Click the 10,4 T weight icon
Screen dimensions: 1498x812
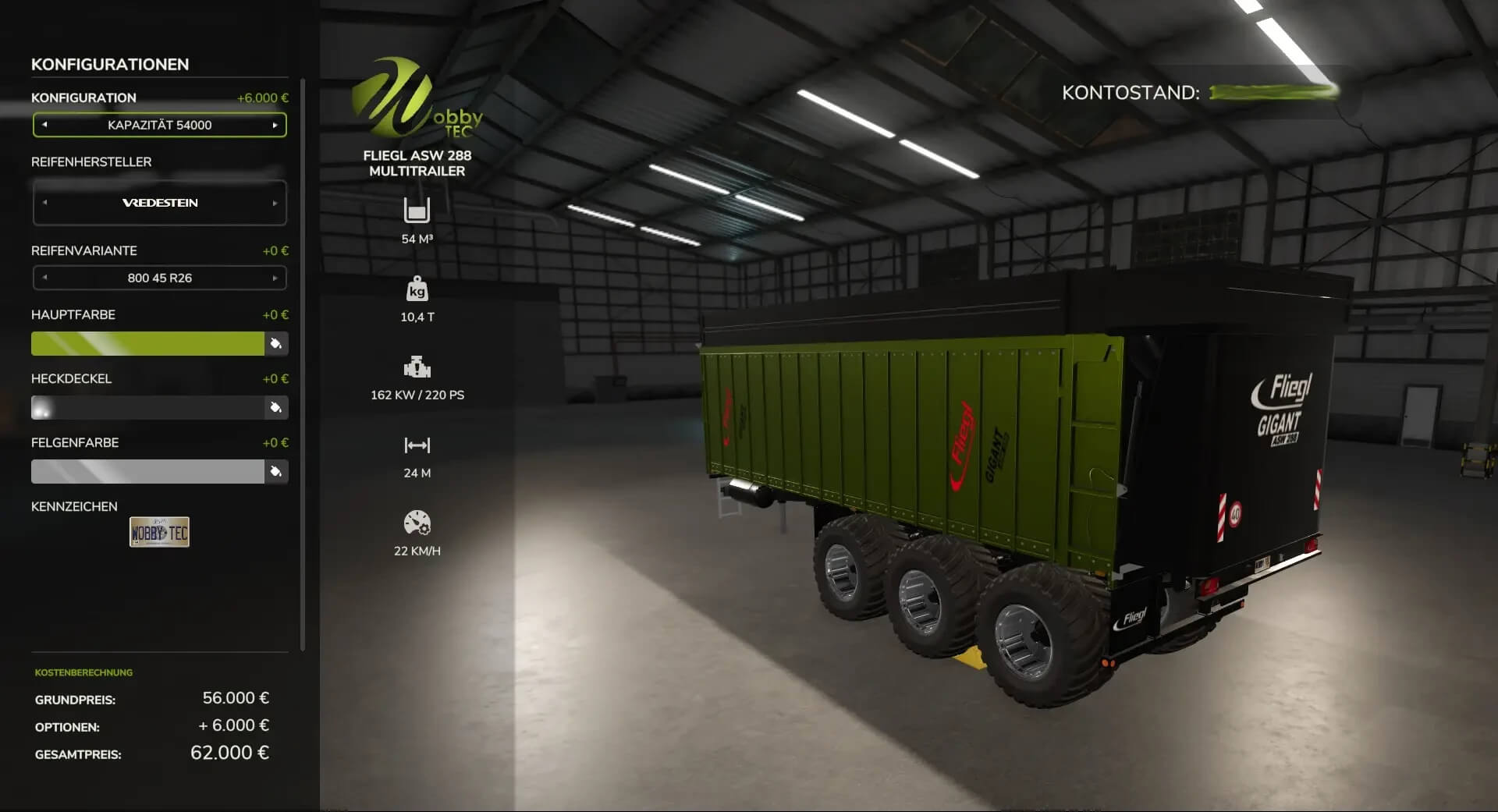(418, 290)
